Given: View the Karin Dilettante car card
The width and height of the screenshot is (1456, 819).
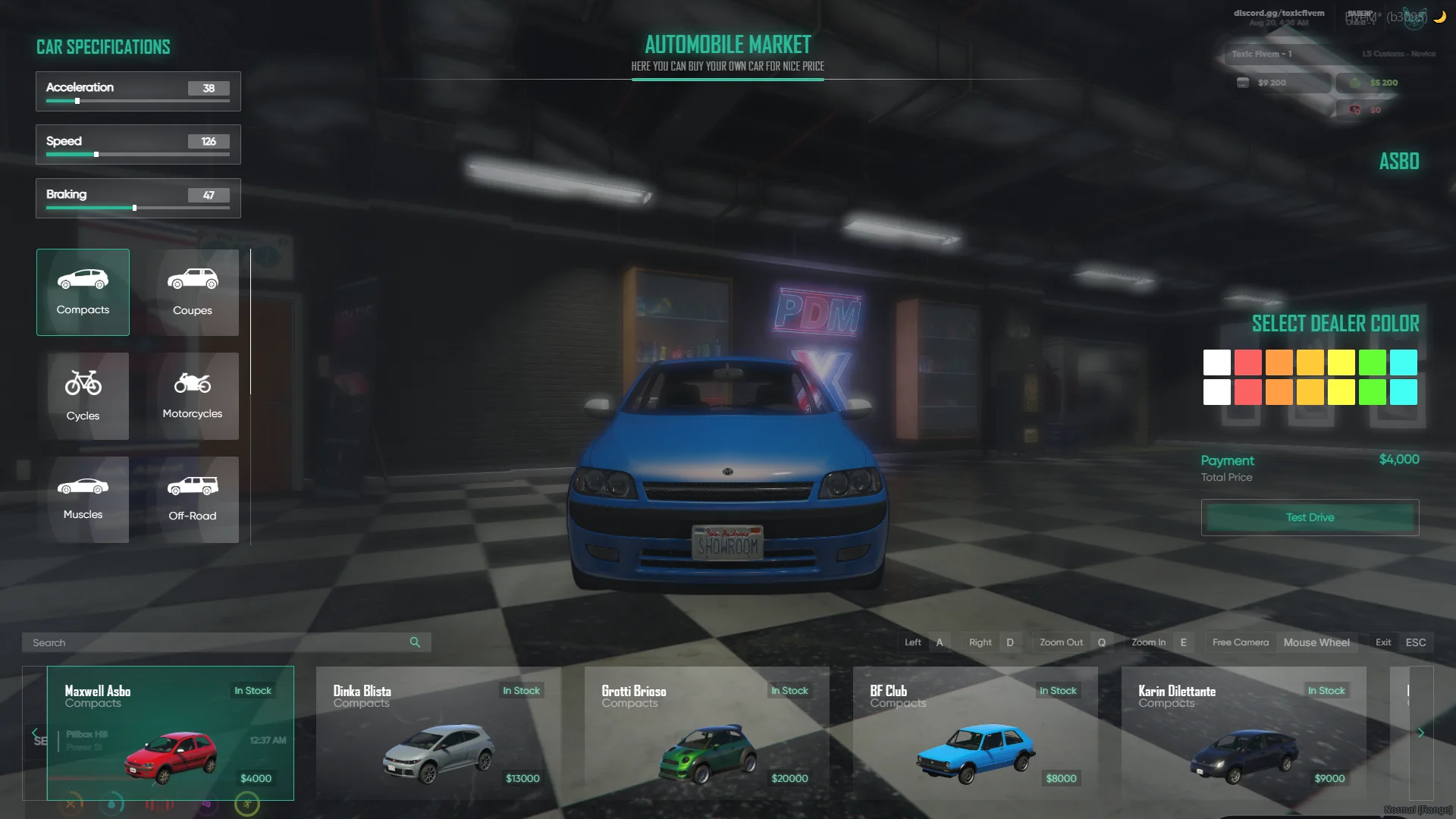Looking at the screenshot, I should tap(1244, 733).
